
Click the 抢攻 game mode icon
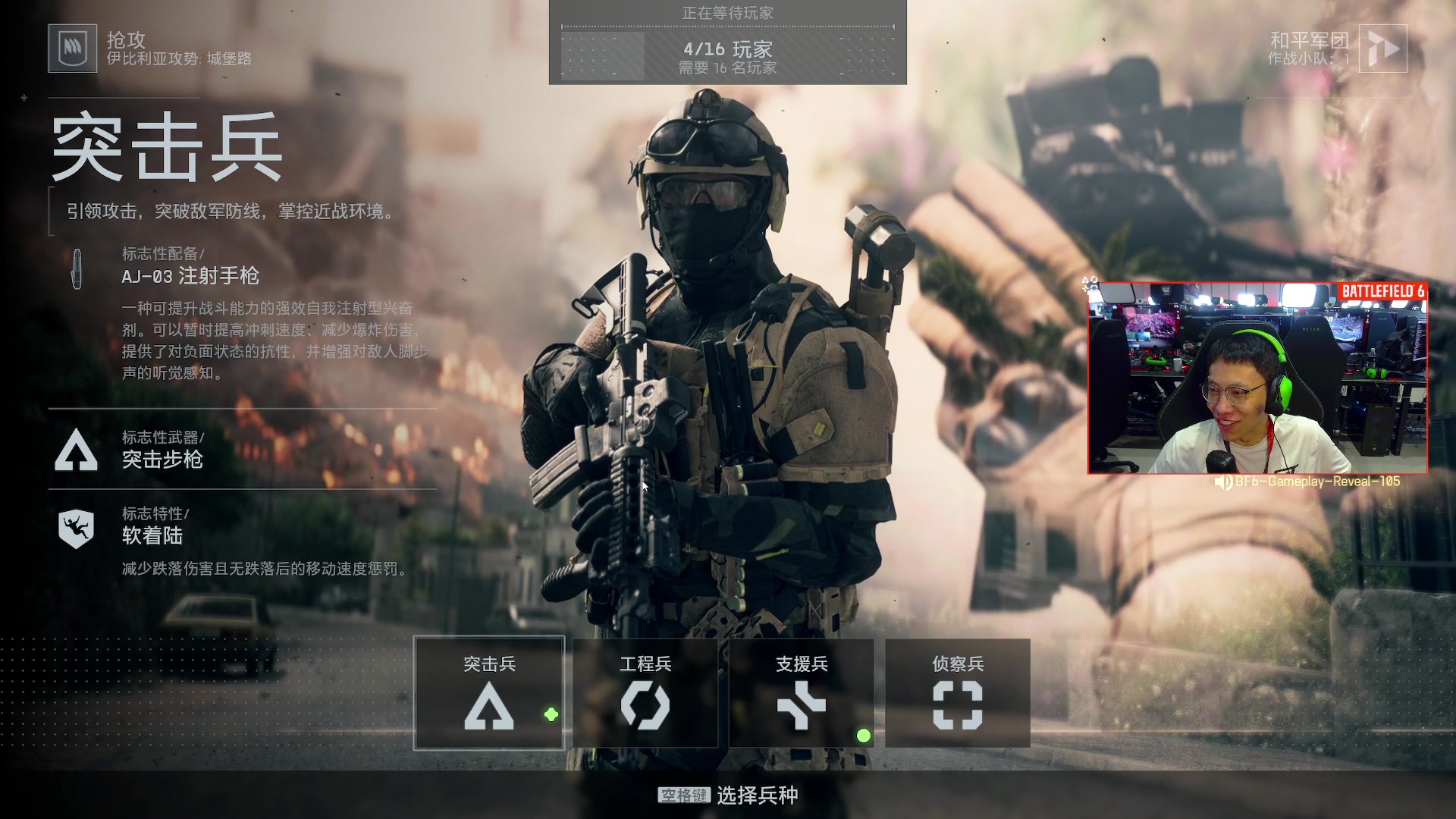73,49
